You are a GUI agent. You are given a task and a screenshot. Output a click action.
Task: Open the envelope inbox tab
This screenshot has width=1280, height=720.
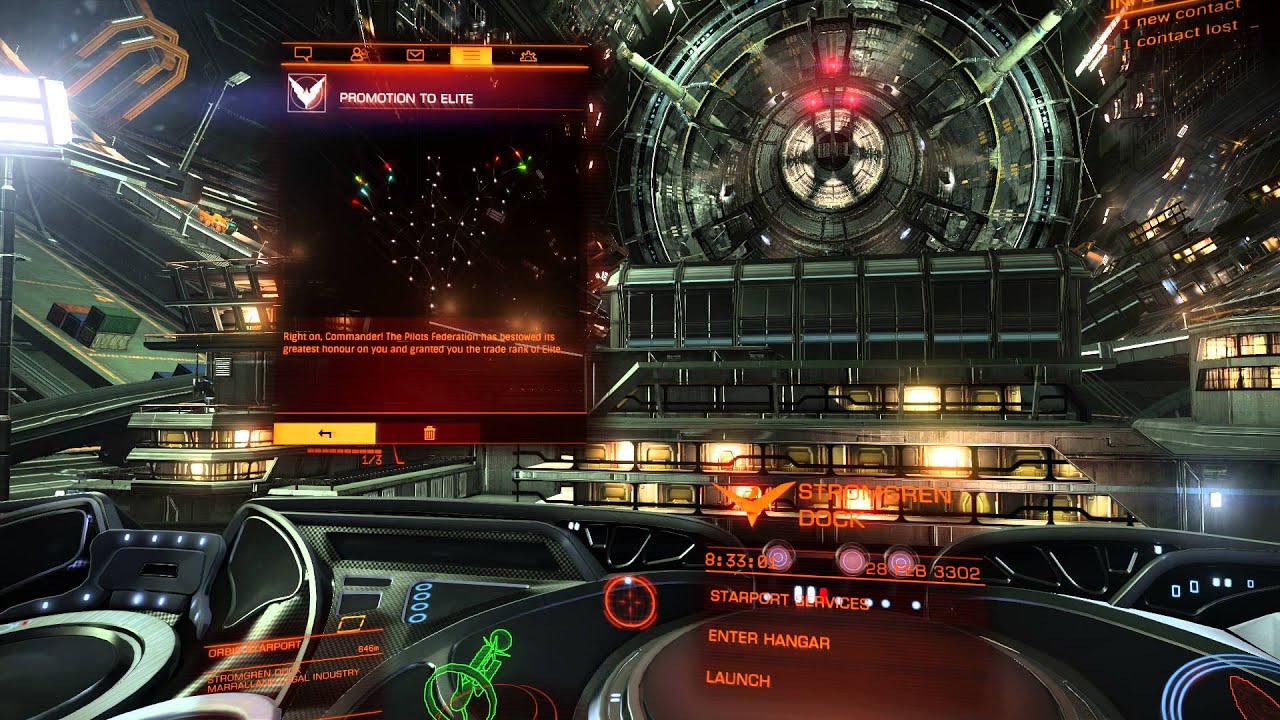[415, 55]
